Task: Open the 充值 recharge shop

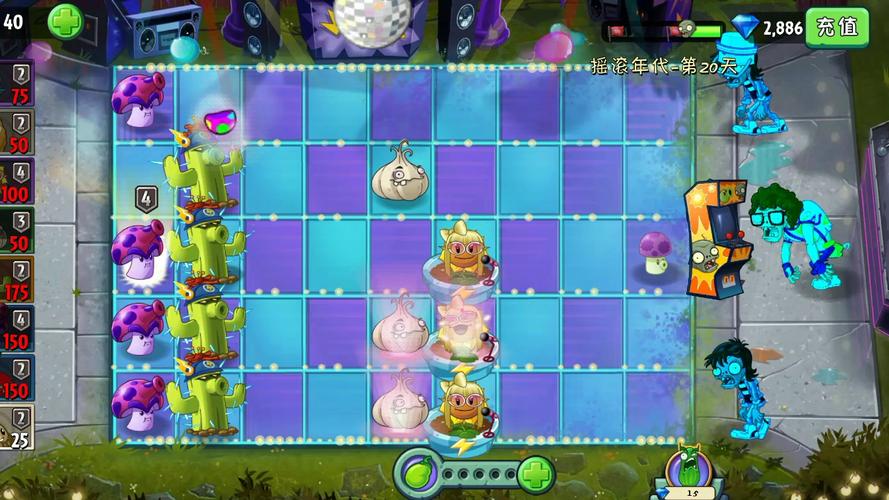Action: 837,27
